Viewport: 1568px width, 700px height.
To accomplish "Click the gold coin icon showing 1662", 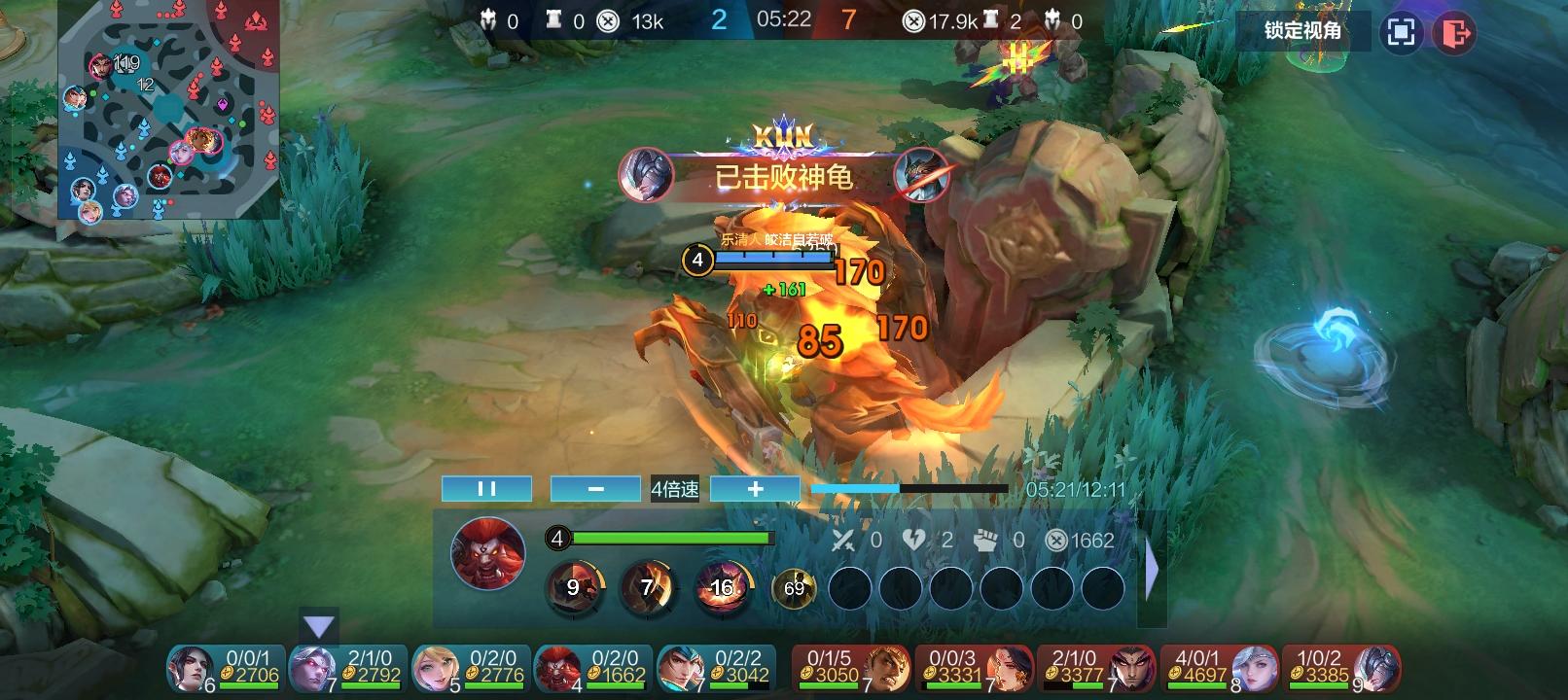I will 1054,541.
